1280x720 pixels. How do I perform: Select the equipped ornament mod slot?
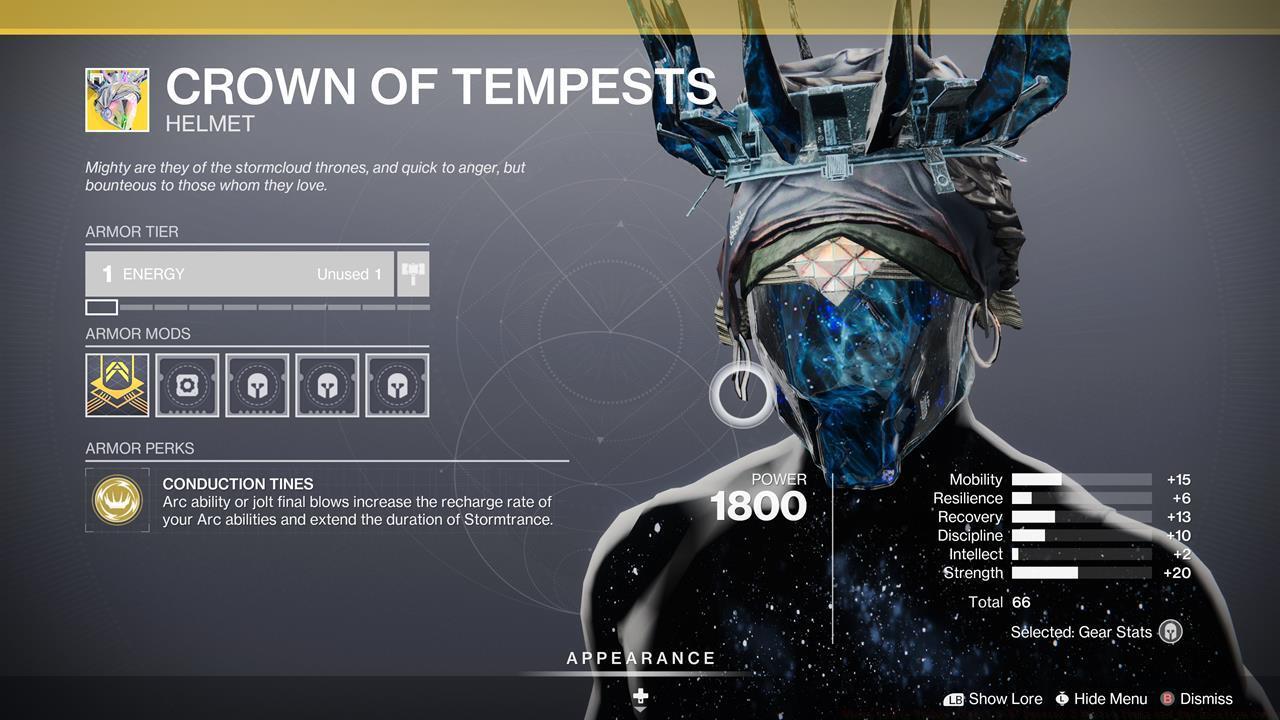(116, 384)
